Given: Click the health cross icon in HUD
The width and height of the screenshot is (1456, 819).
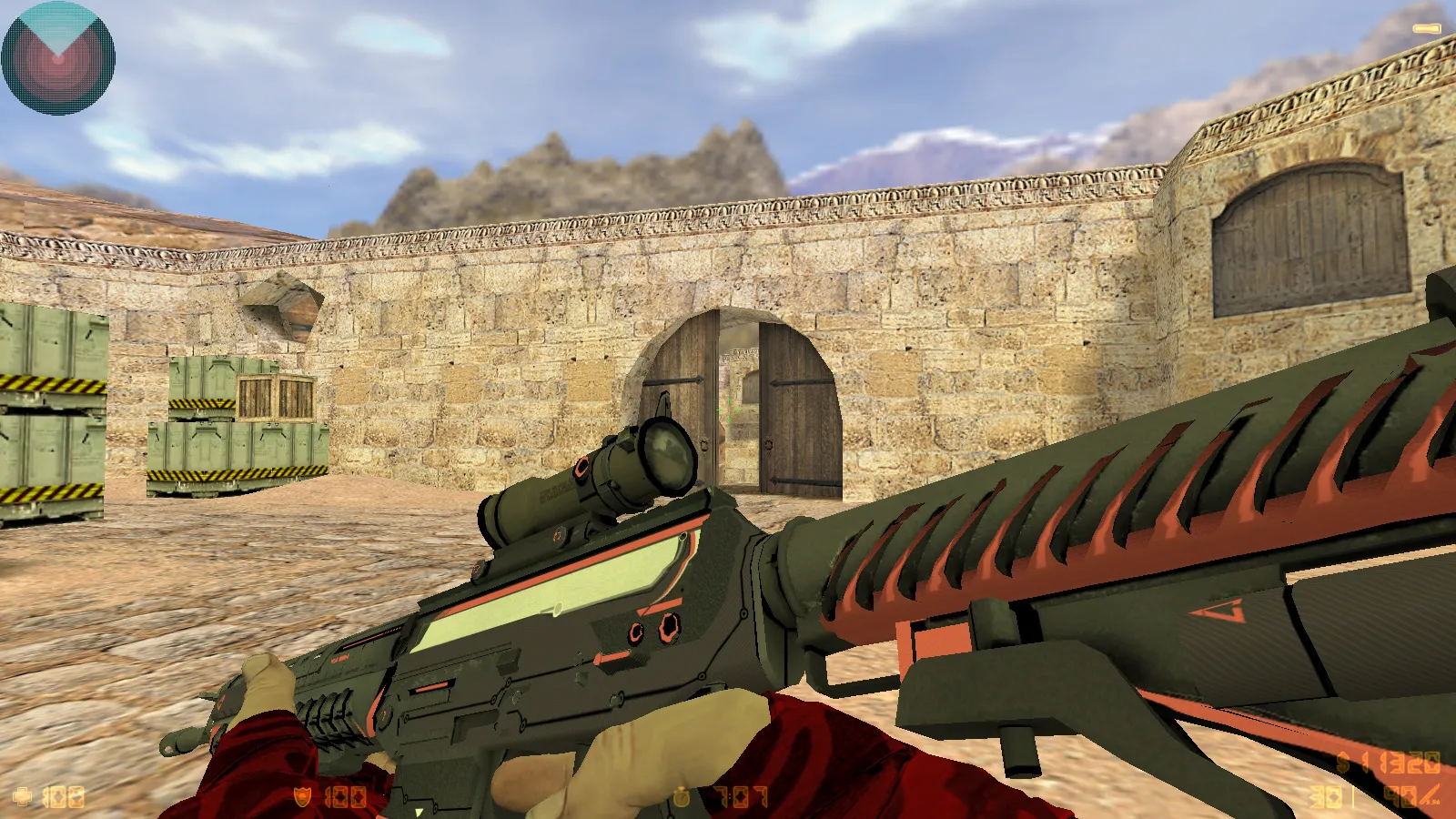Looking at the screenshot, I should click(x=22, y=796).
